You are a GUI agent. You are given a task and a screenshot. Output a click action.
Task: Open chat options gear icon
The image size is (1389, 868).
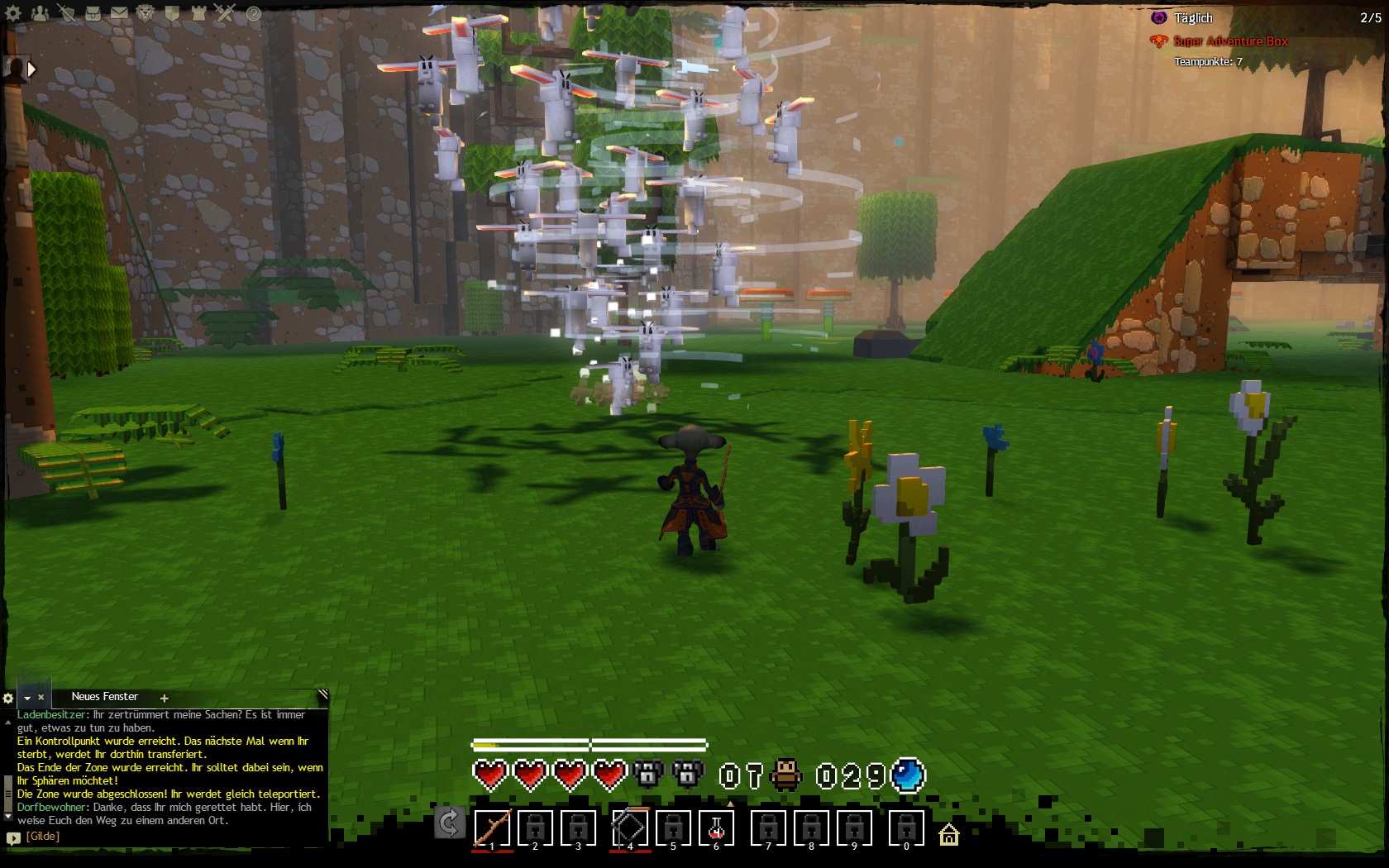pyautogui.click(x=8, y=699)
